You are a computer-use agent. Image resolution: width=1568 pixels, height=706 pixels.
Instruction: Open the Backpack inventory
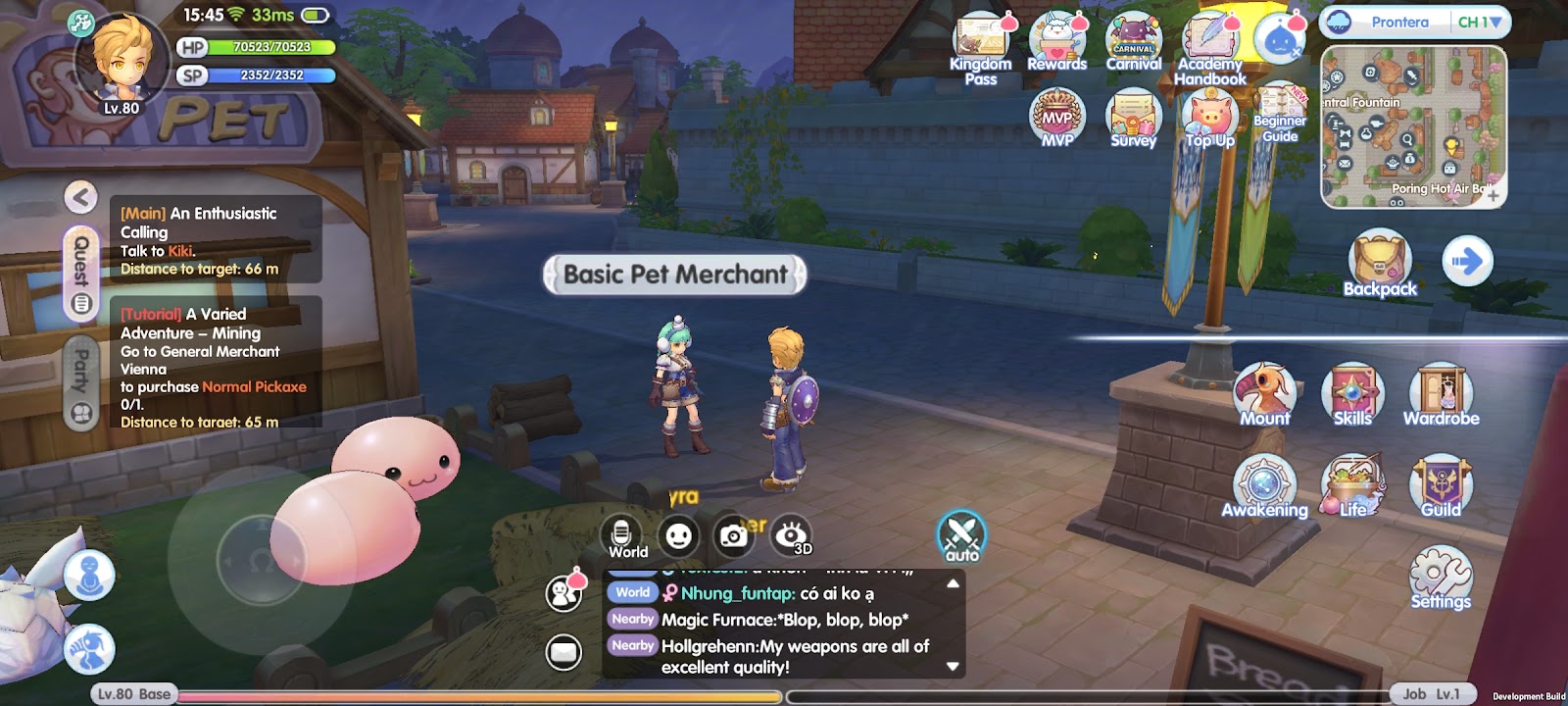pos(1380,263)
